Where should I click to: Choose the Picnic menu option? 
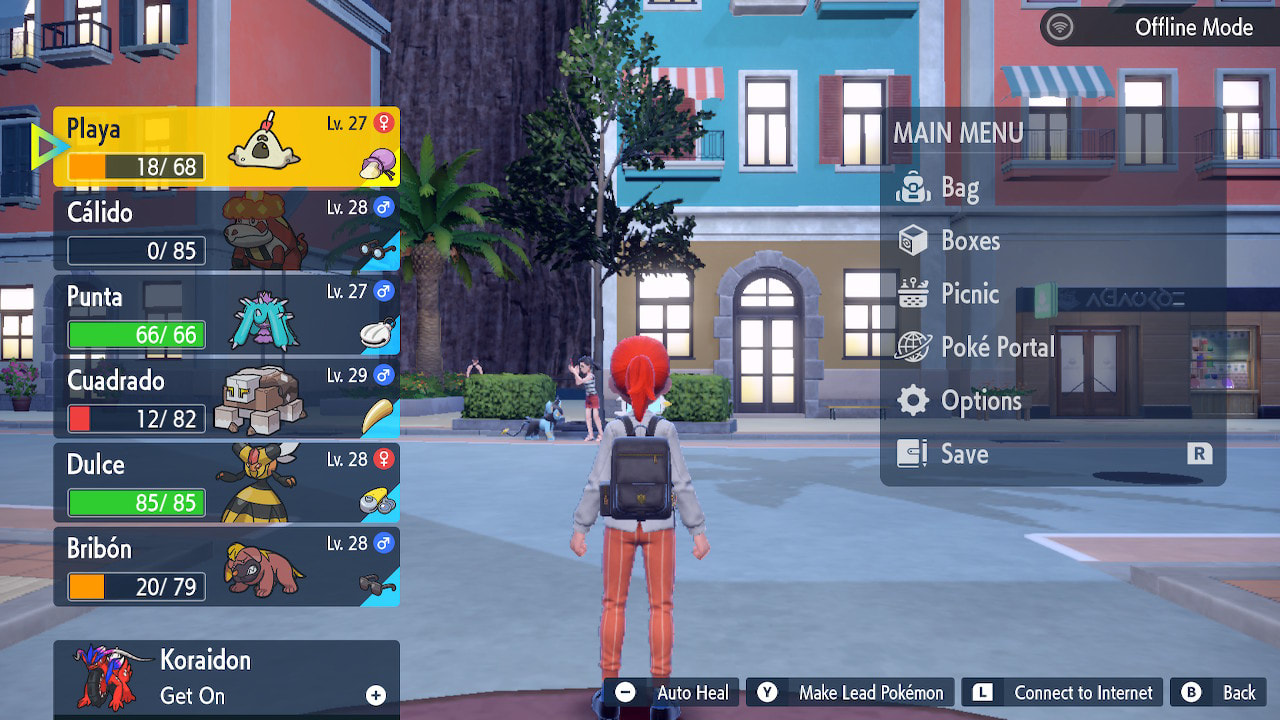[969, 294]
